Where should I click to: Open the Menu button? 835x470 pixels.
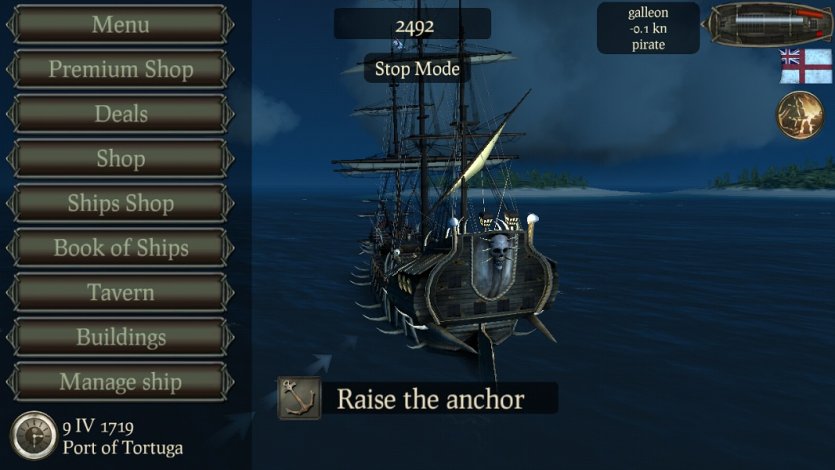120,24
